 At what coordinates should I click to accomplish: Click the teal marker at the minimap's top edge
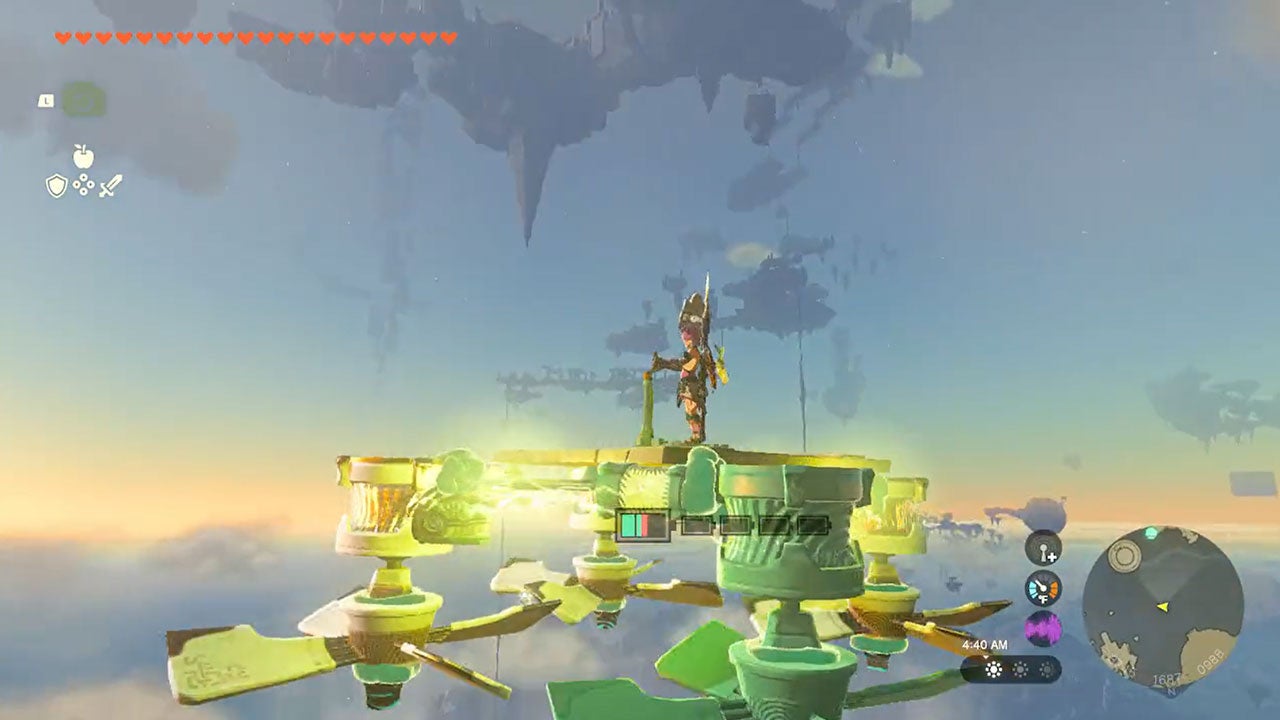[x=1152, y=534]
